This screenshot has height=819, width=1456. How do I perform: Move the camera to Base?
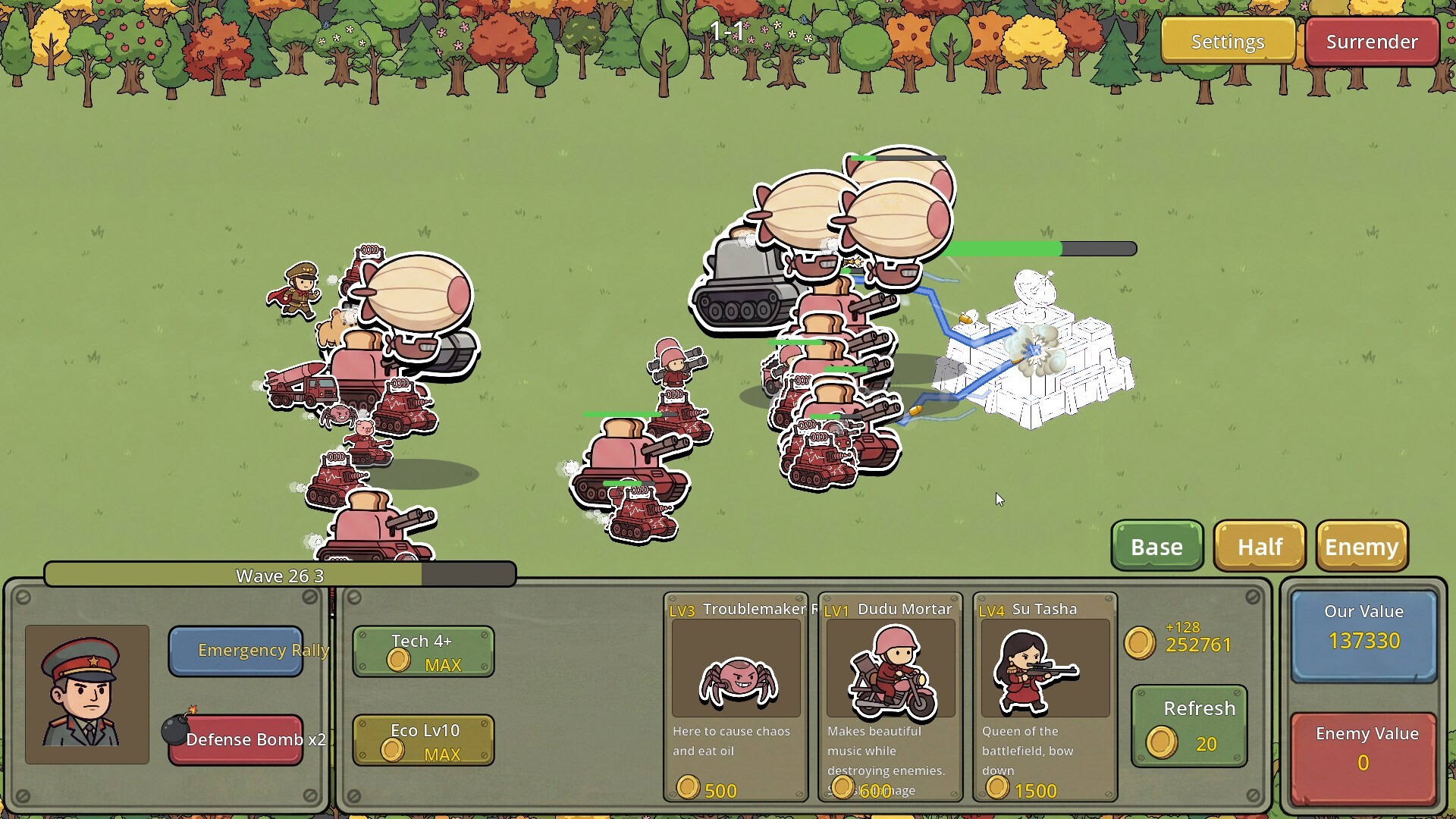pyautogui.click(x=1156, y=546)
